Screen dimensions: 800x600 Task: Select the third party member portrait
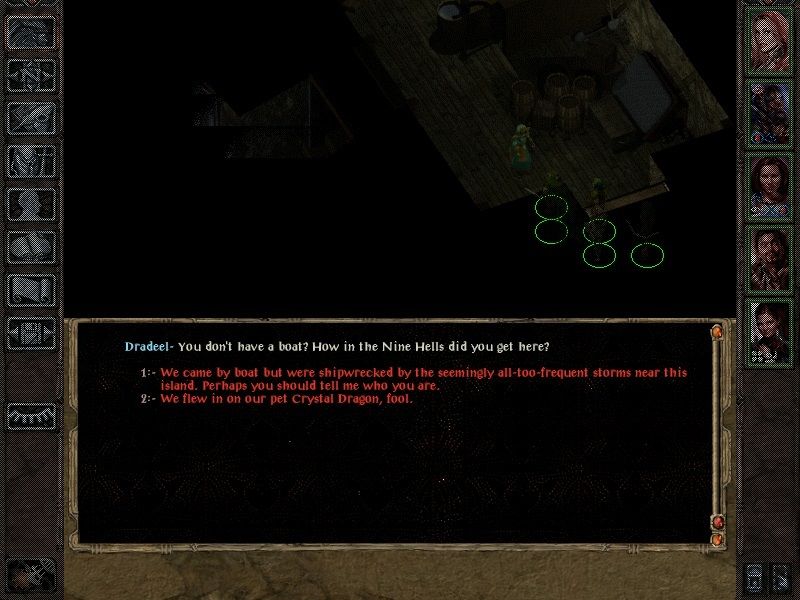[x=770, y=185]
